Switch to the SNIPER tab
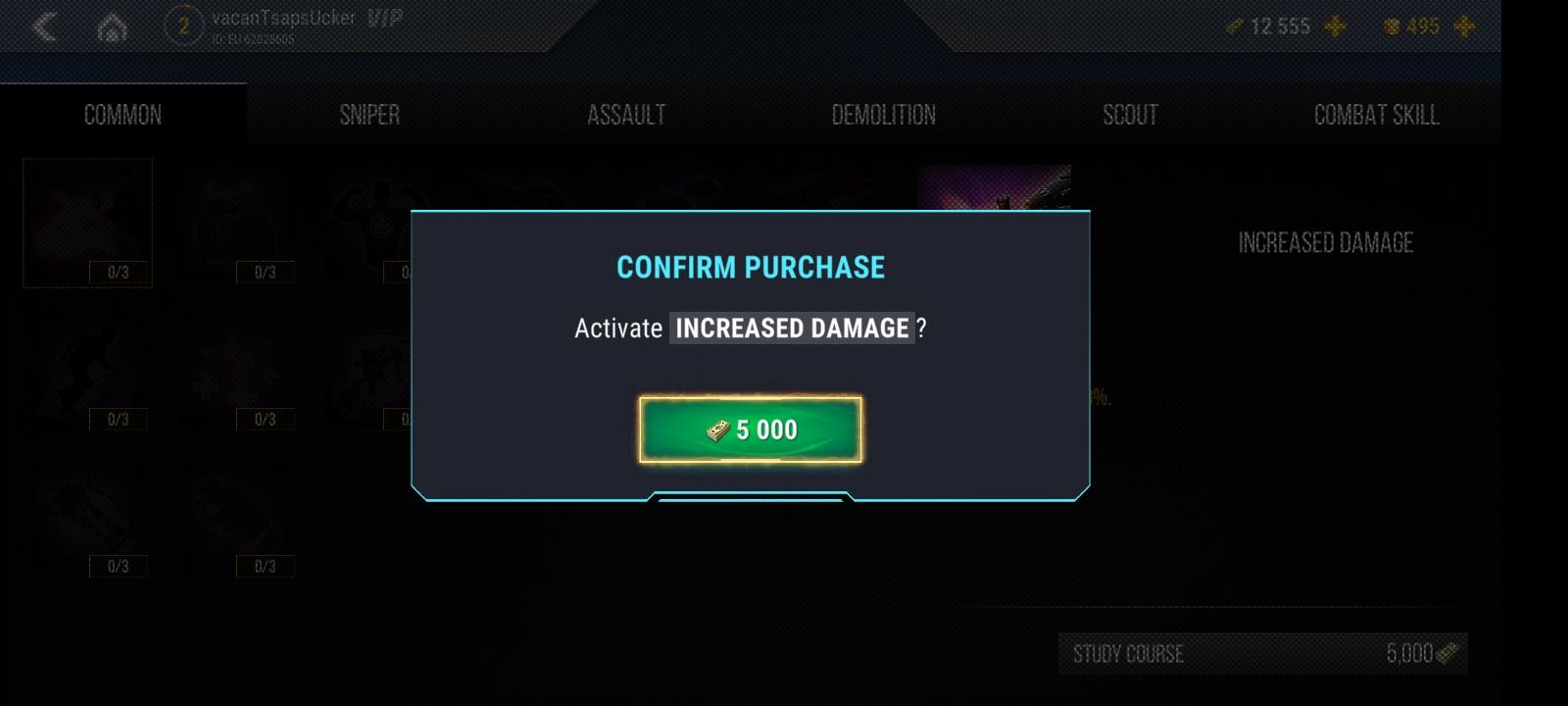The height and width of the screenshot is (706, 1568). coord(371,114)
